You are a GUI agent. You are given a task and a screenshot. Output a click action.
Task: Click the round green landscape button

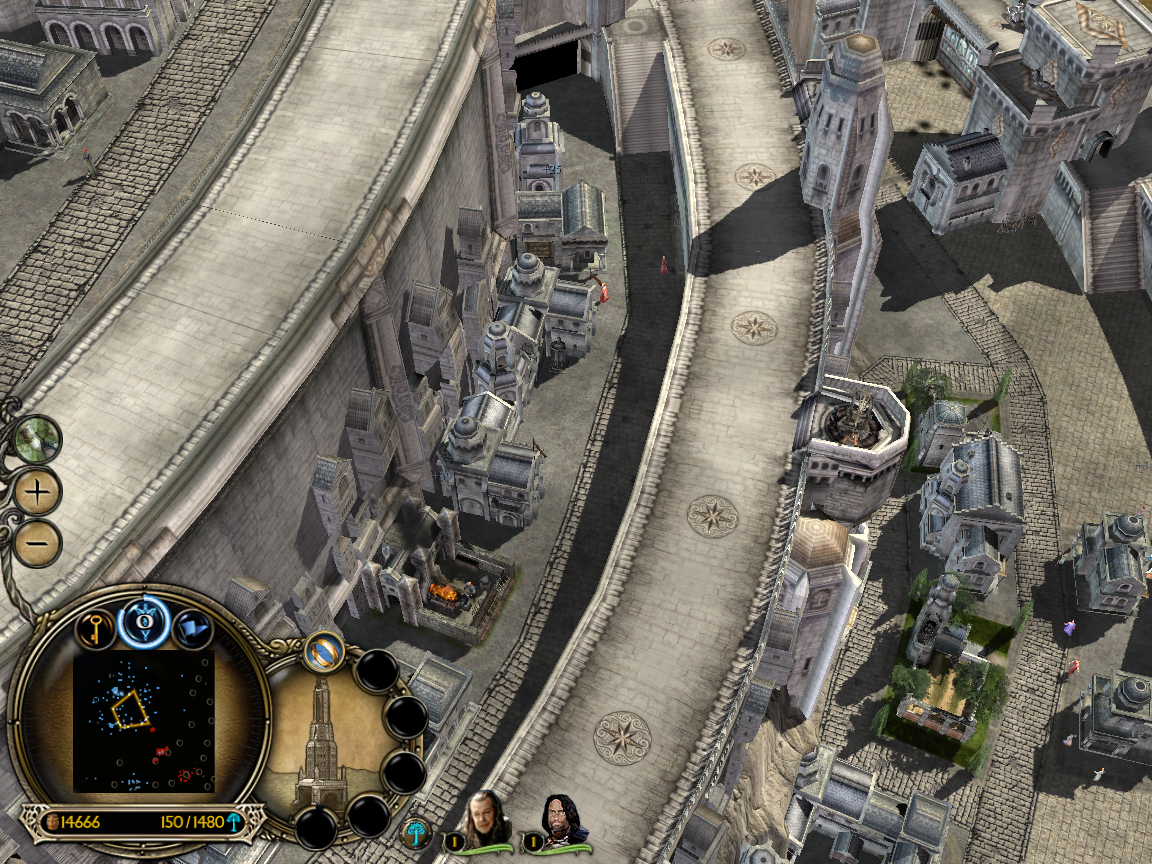(x=38, y=438)
